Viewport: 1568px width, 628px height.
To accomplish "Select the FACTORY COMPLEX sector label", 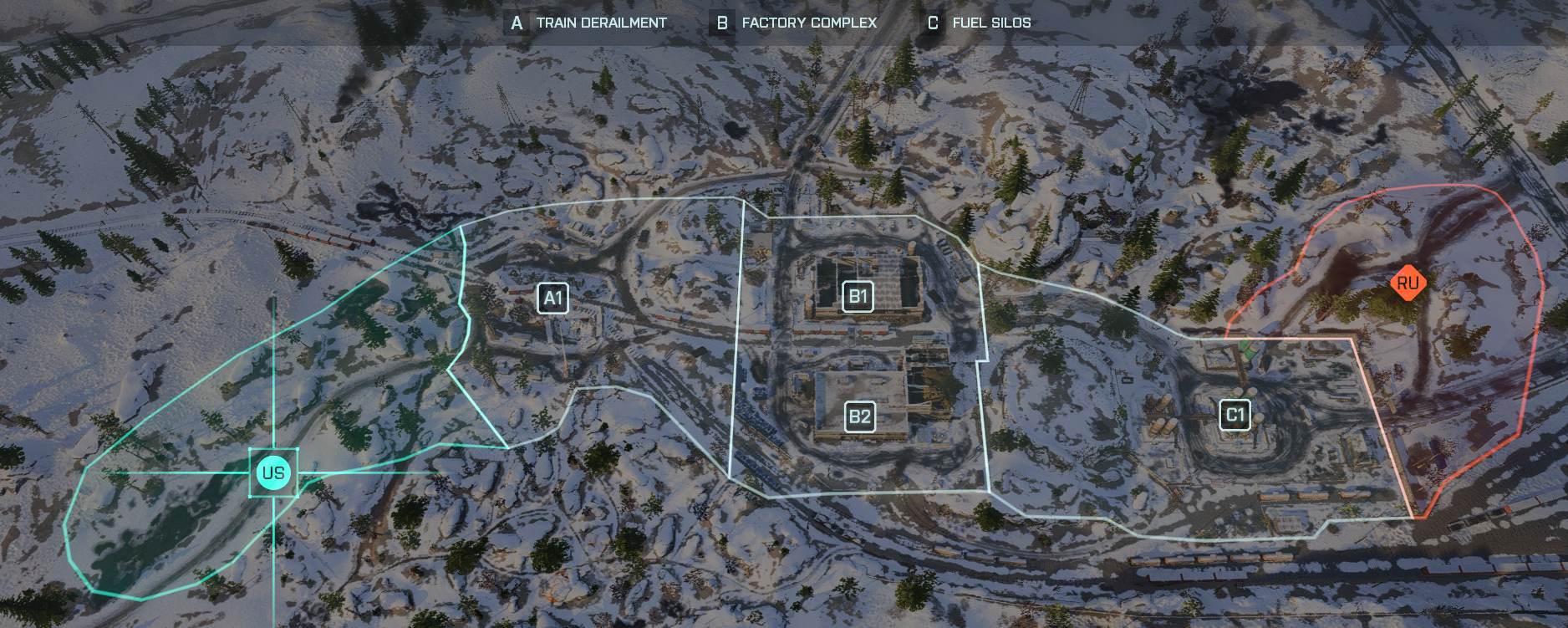I will click(x=809, y=23).
